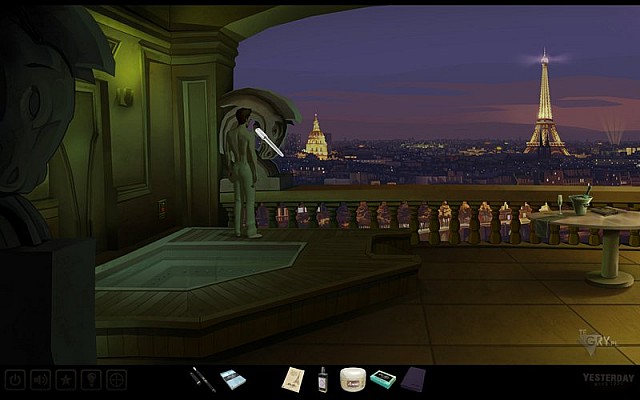Select the purple notebook item

click(x=412, y=379)
